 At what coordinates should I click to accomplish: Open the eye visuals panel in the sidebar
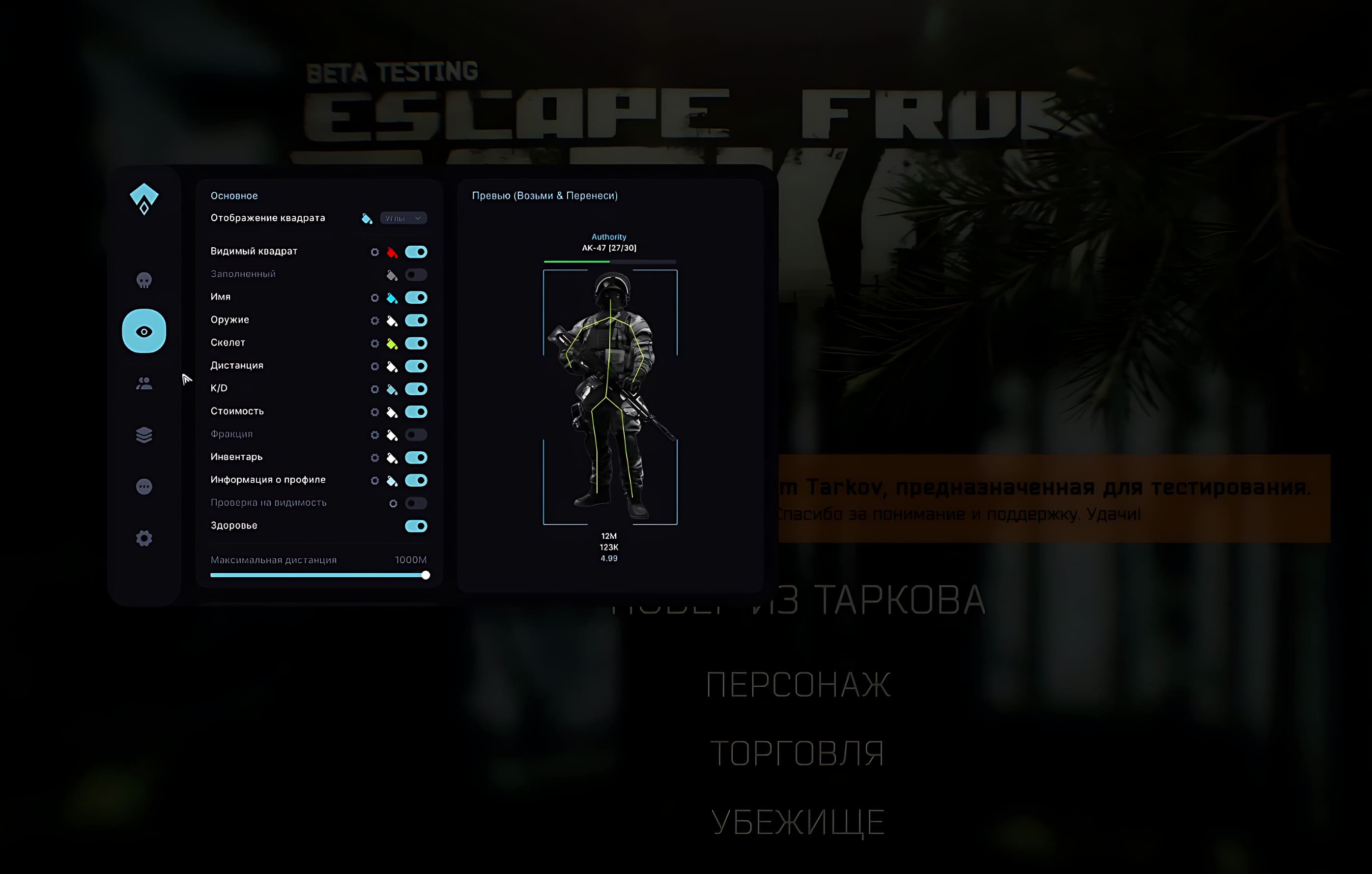coord(143,331)
